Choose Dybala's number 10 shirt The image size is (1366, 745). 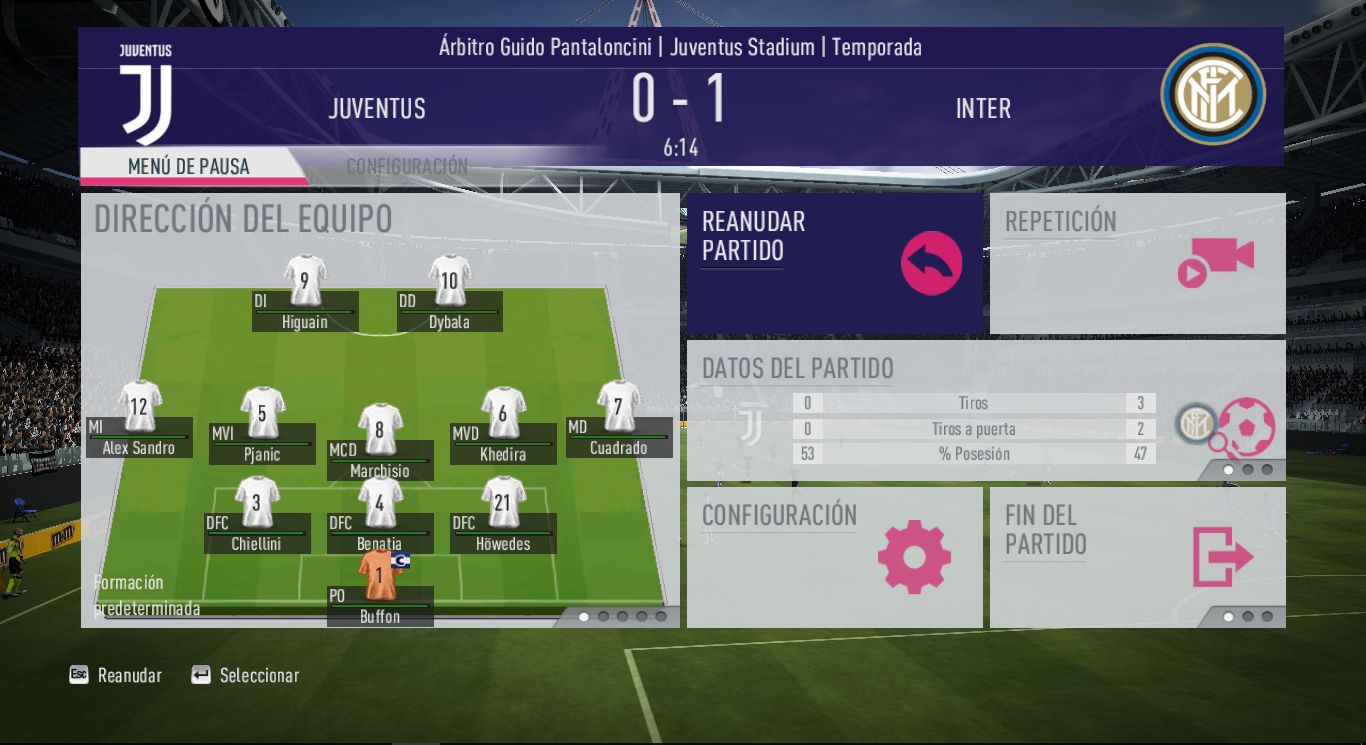tap(449, 281)
